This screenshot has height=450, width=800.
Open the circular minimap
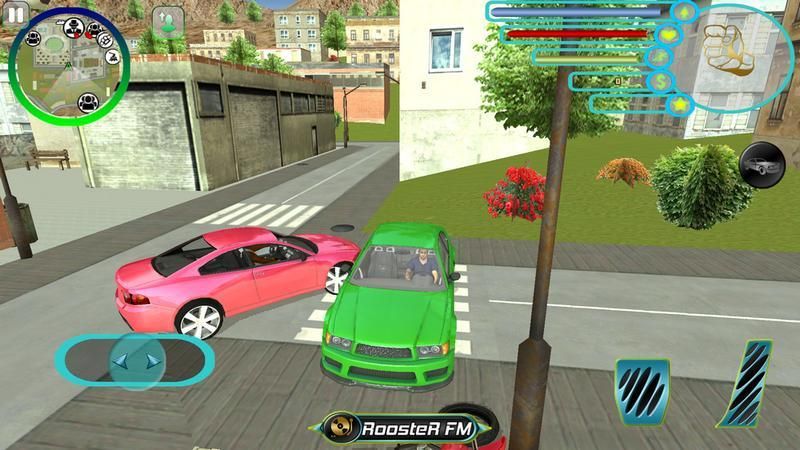click(x=69, y=65)
